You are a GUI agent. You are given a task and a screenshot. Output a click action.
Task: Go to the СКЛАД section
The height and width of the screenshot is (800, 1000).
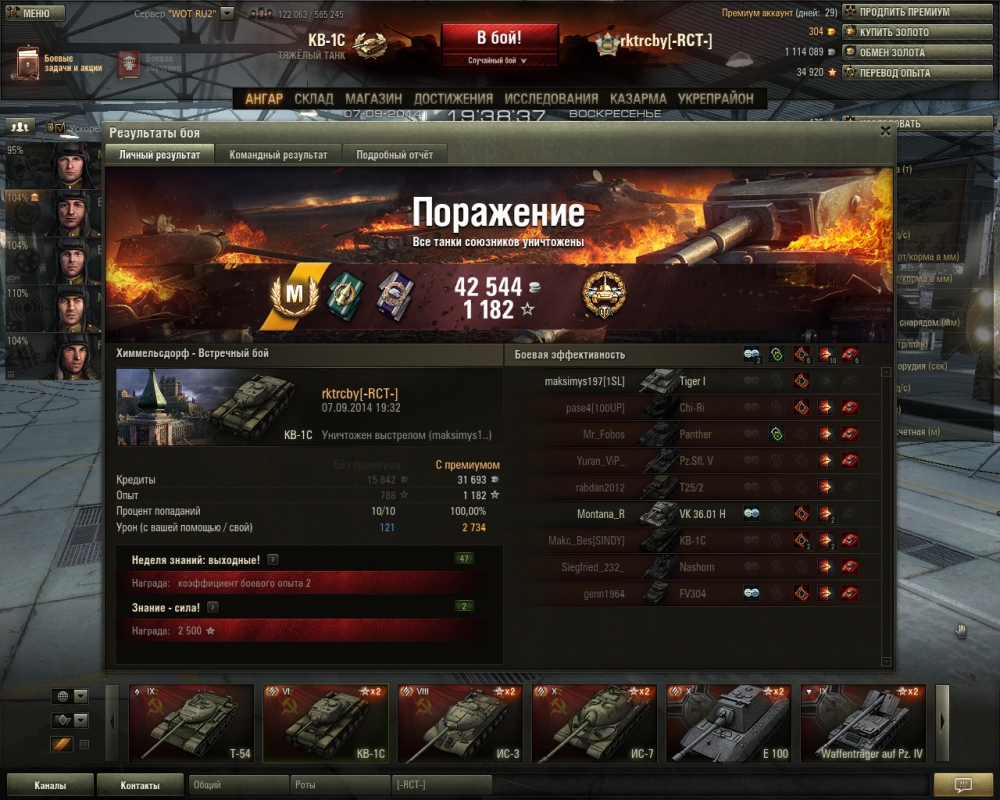point(314,99)
